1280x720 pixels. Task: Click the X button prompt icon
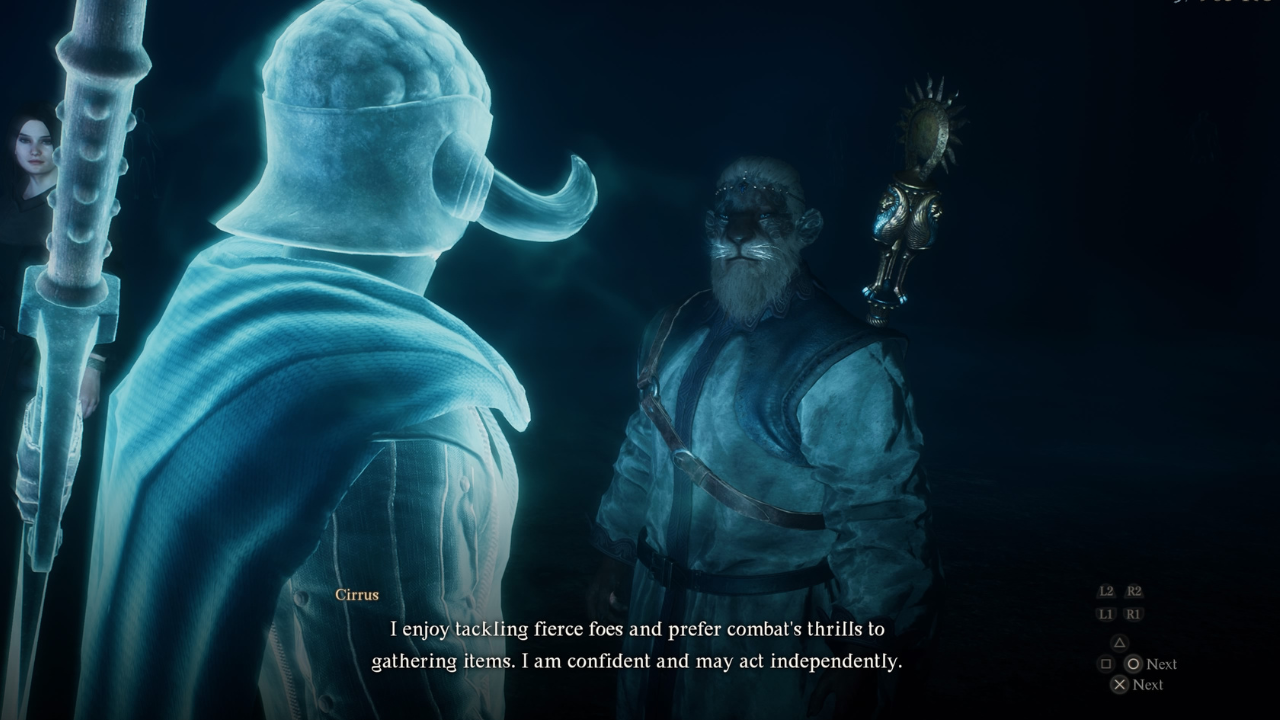(1119, 685)
